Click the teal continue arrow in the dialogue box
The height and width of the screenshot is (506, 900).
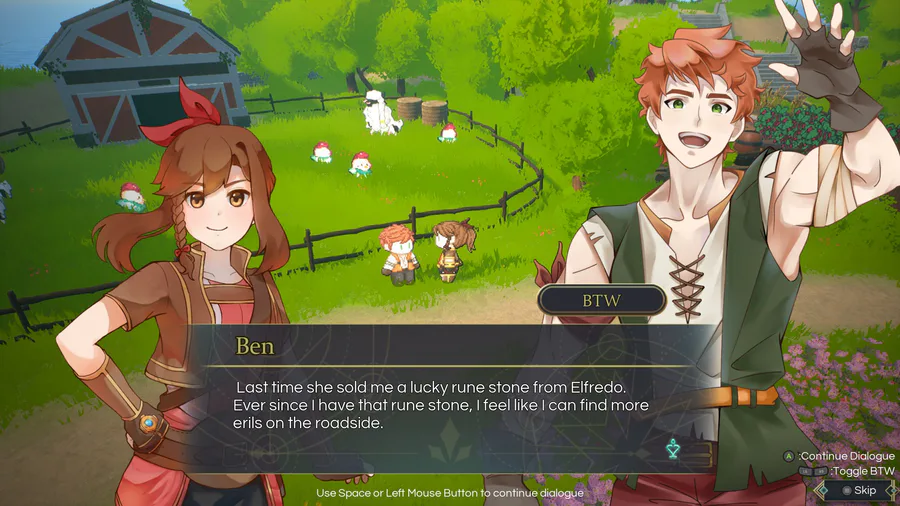[x=673, y=450]
